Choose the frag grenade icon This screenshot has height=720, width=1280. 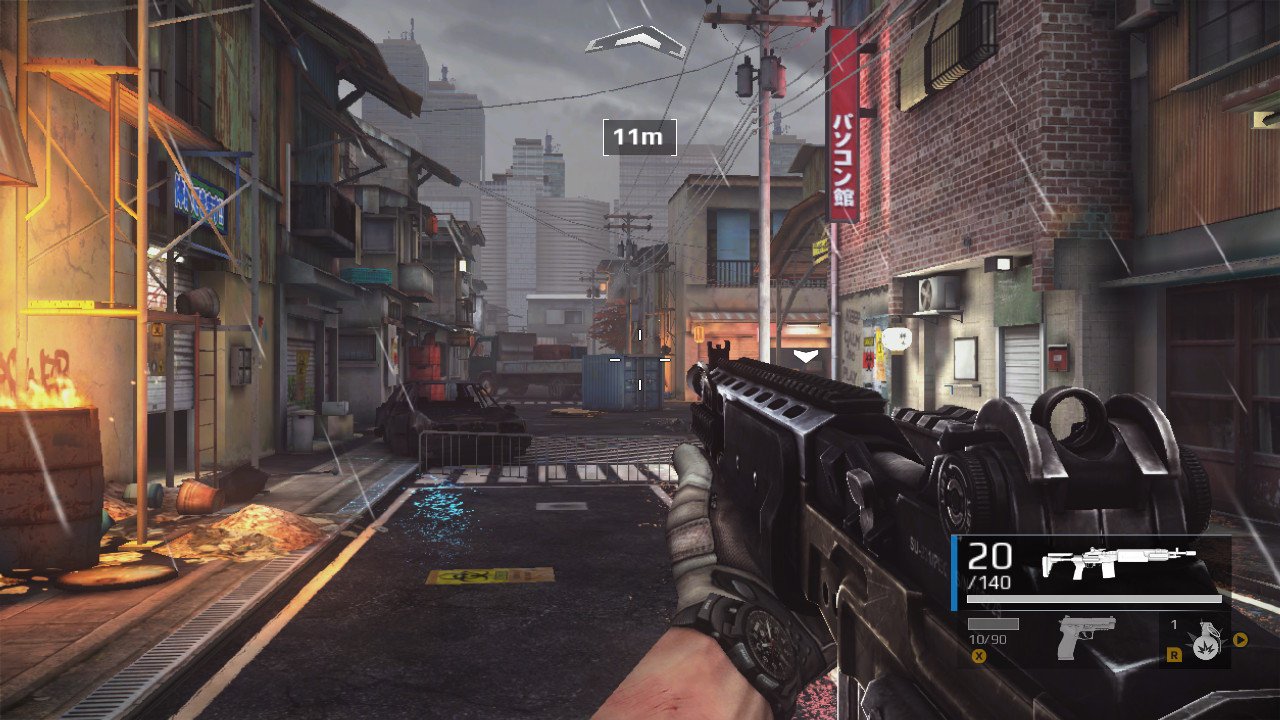point(1205,641)
